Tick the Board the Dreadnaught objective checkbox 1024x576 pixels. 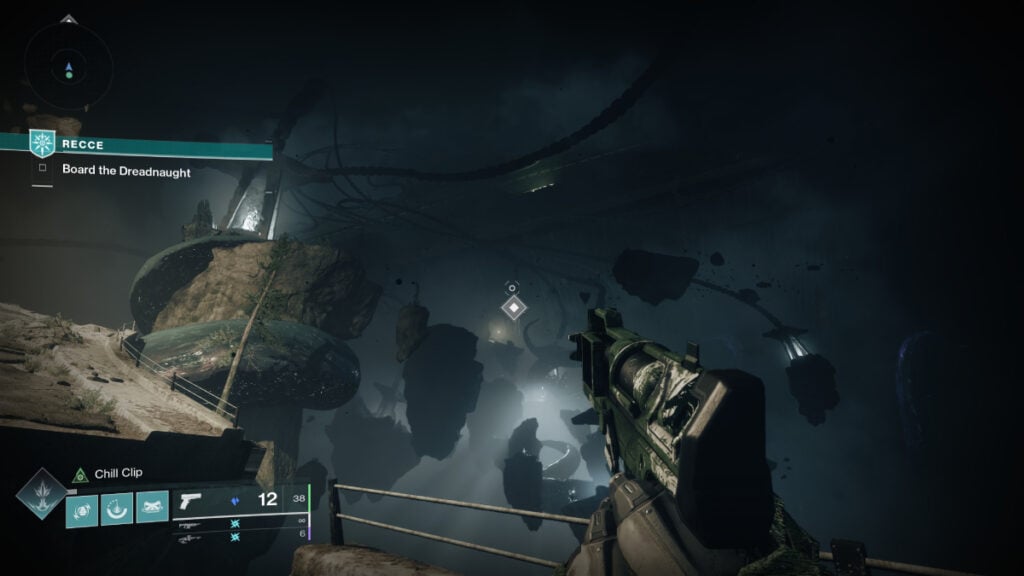(42, 169)
